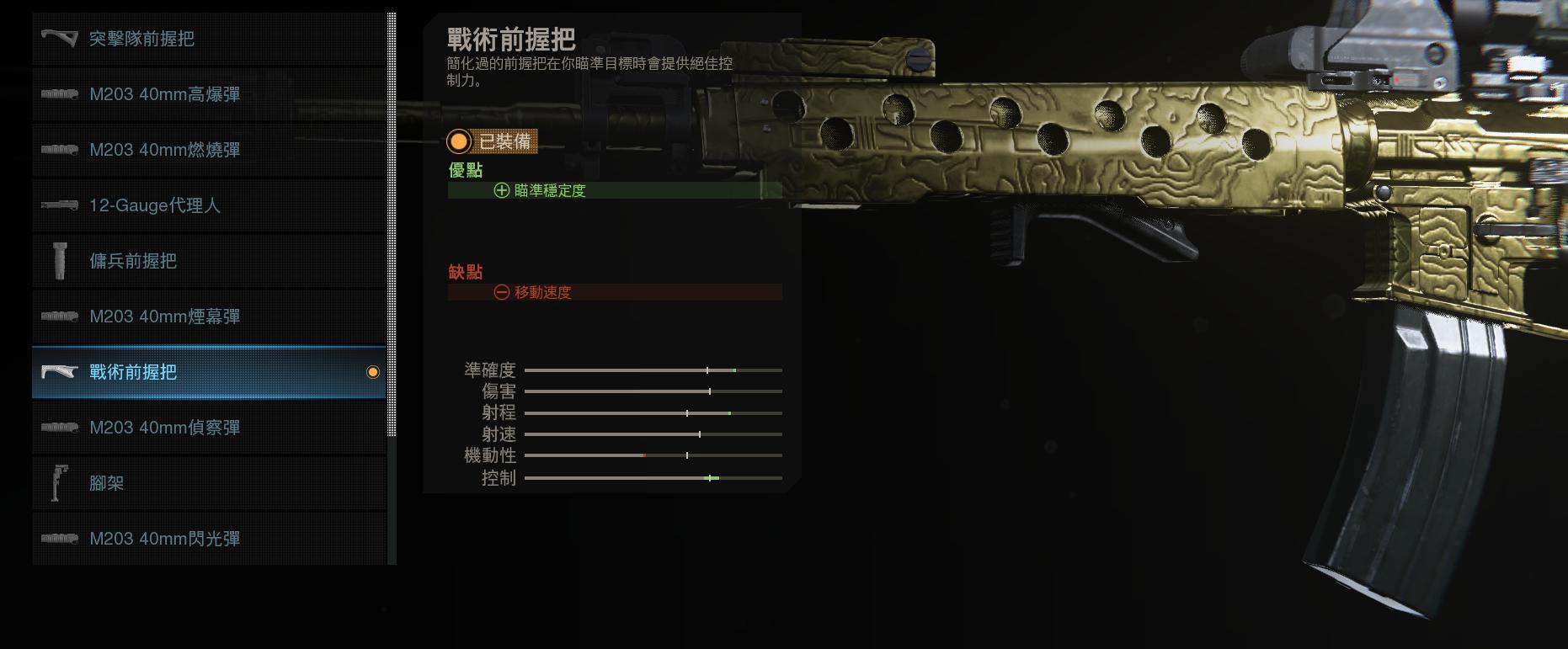The width and height of the screenshot is (1568, 649).
Task: Click the 傭兵前握把 vertical grip icon
Action: (59, 261)
